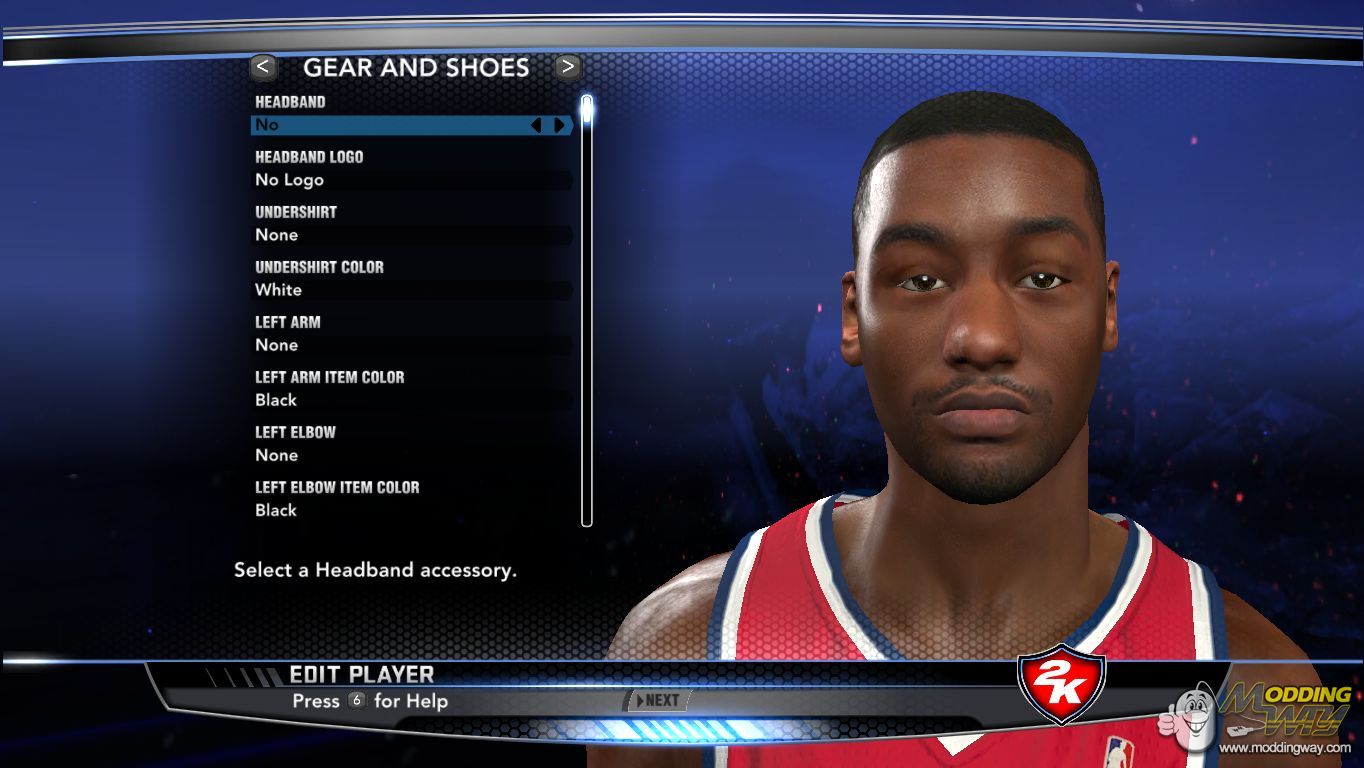Choose the Left Elbow accessory setting
This screenshot has height=768, width=1364.
410,455
